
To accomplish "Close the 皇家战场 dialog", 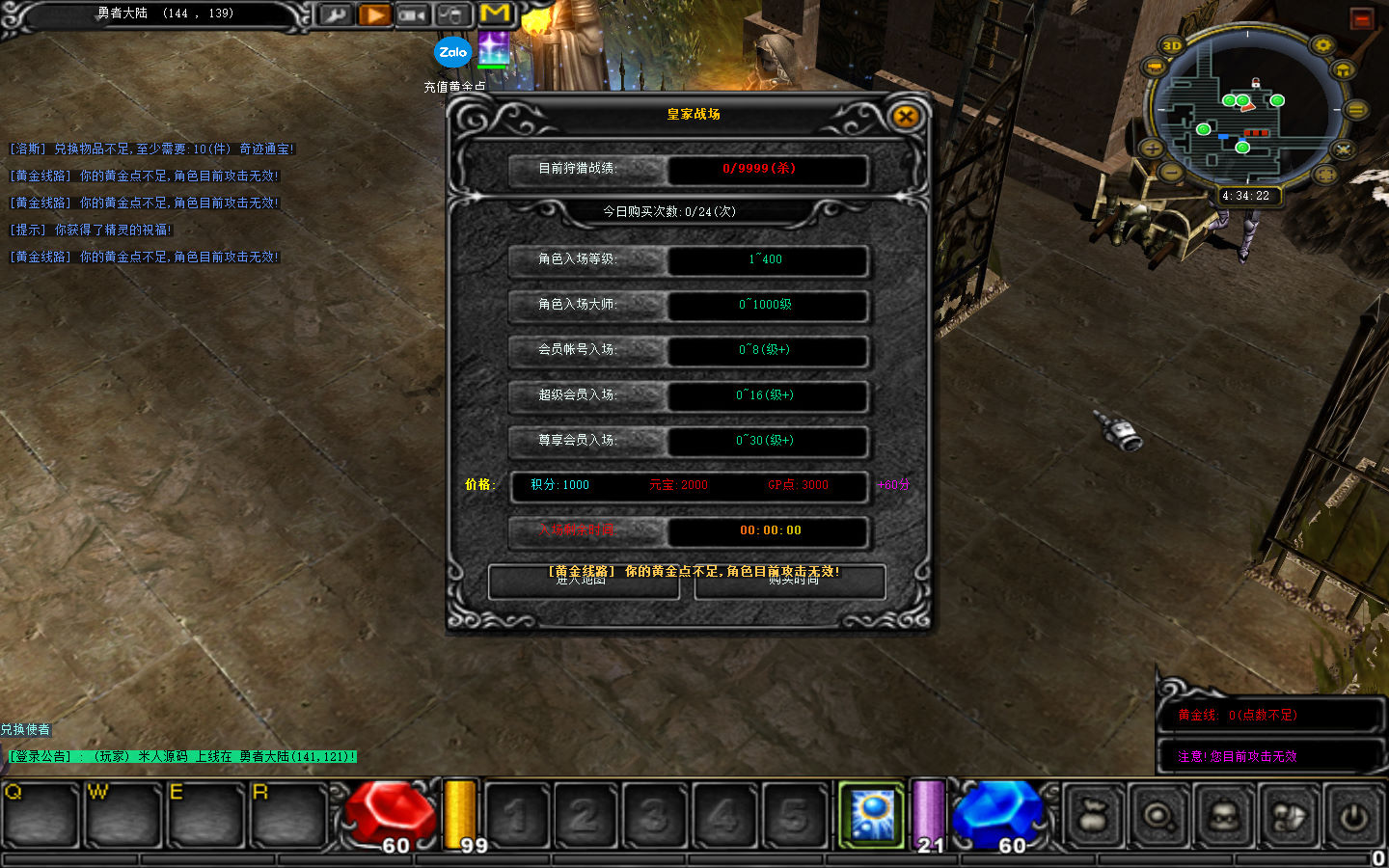I will point(905,118).
